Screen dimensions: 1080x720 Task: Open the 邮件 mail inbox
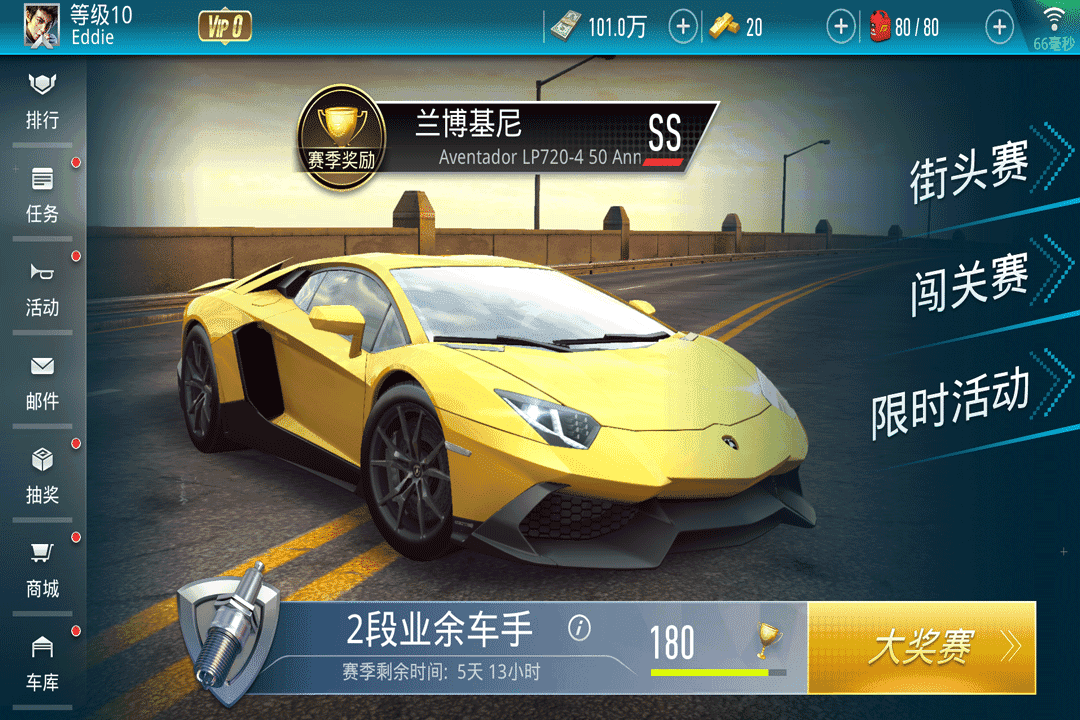[42, 382]
